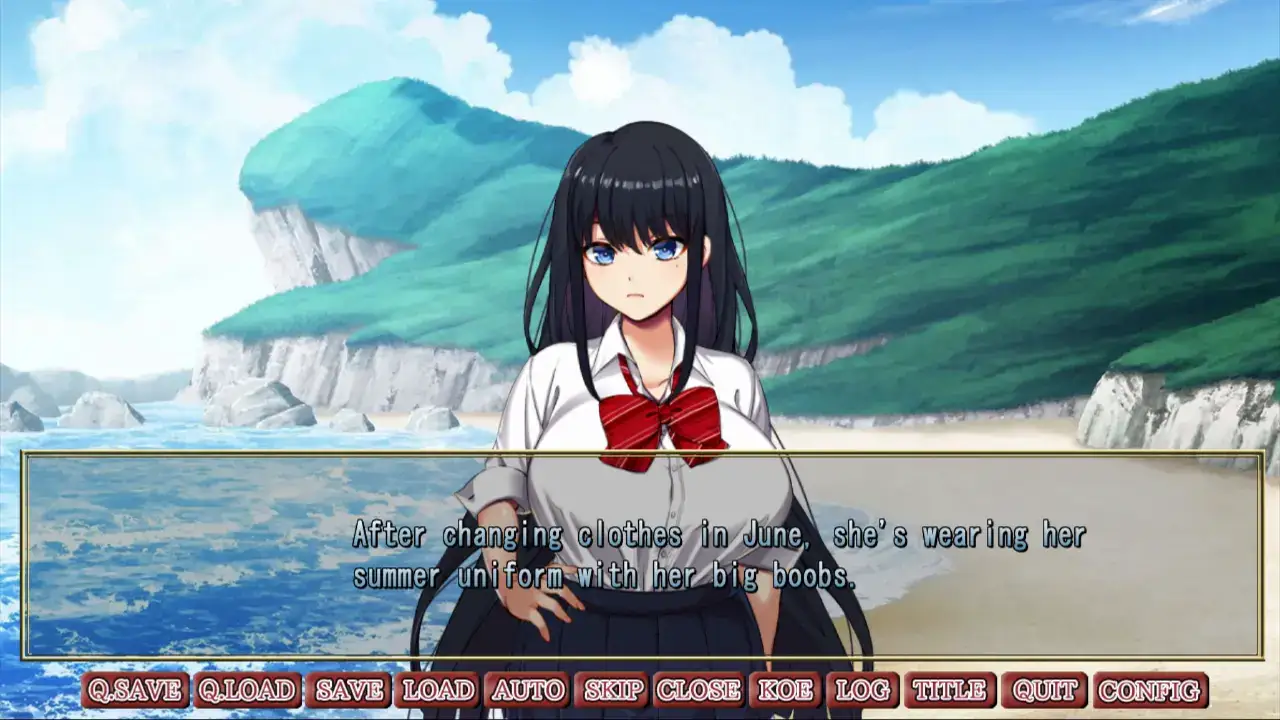
Task: Choose the QUIT button
Action: (x=1044, y=690)
